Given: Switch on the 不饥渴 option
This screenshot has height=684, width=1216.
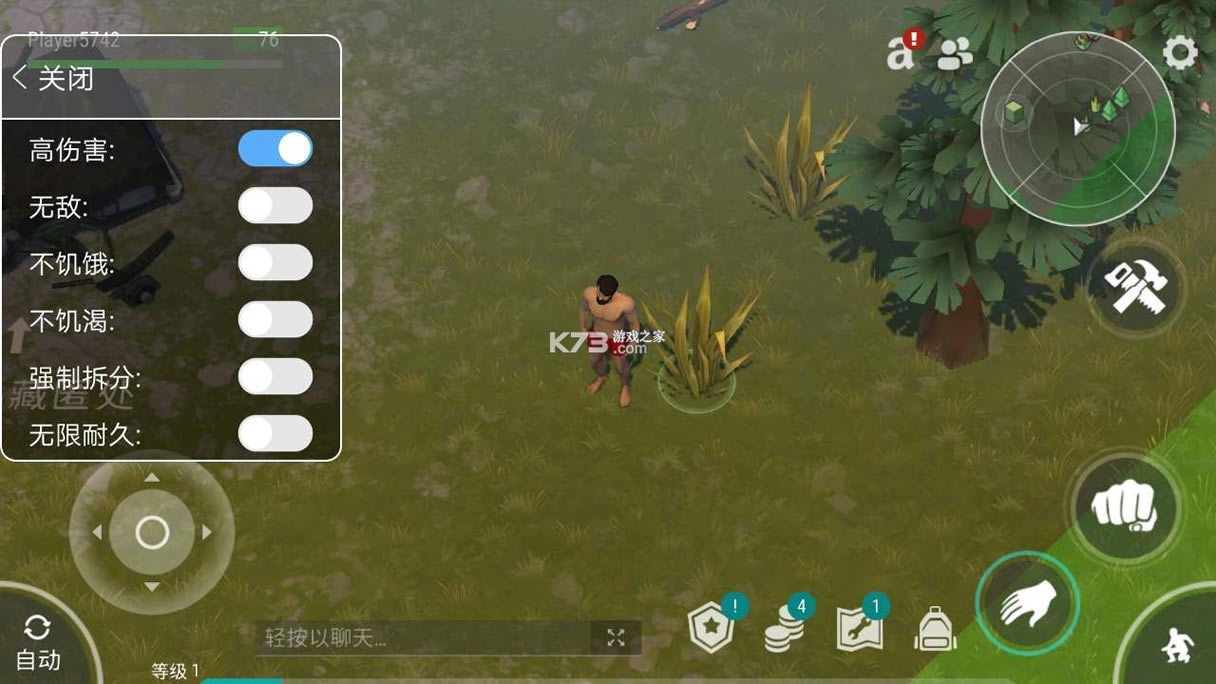Looking at the screenshot, I should click(x=275, y=320).
